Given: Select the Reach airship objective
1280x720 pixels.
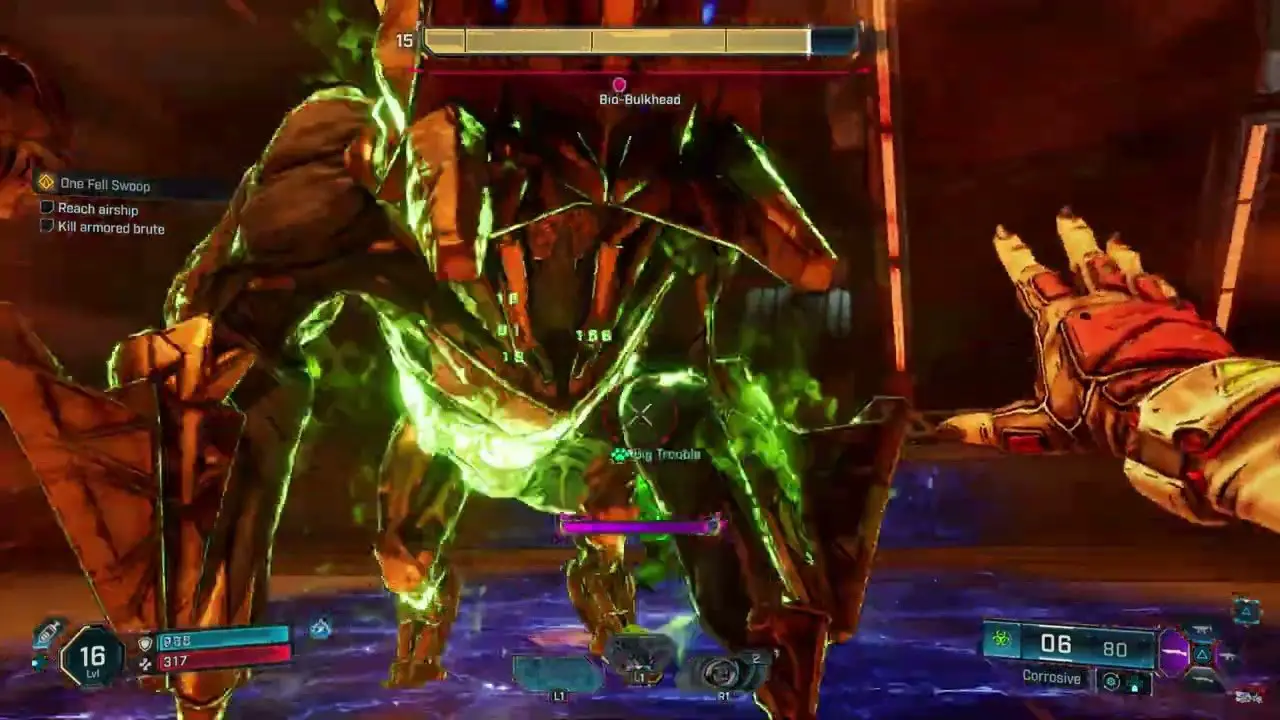Looking at the screenshot, I should point(97,209).
